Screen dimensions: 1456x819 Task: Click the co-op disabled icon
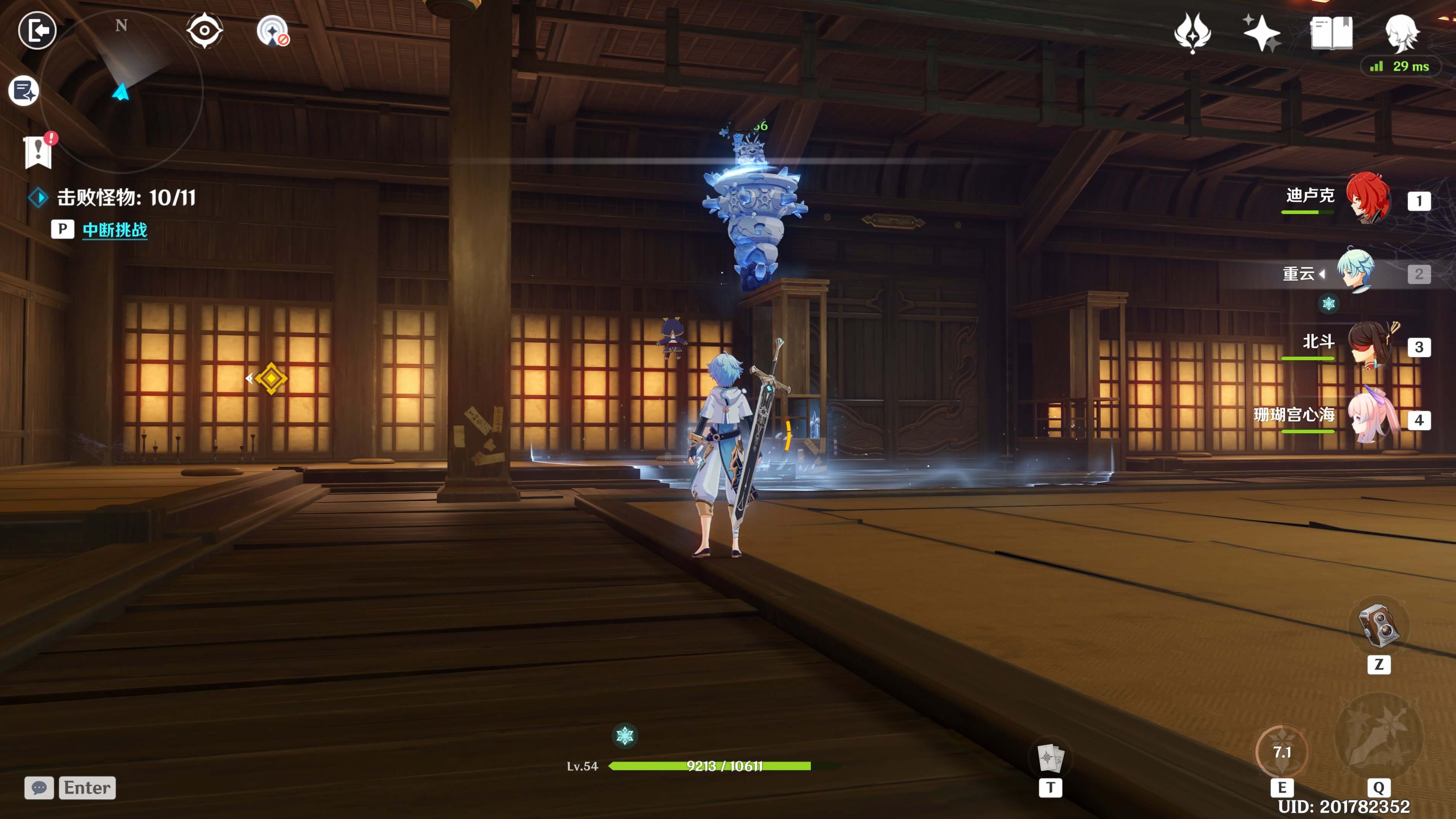(273, 30)
